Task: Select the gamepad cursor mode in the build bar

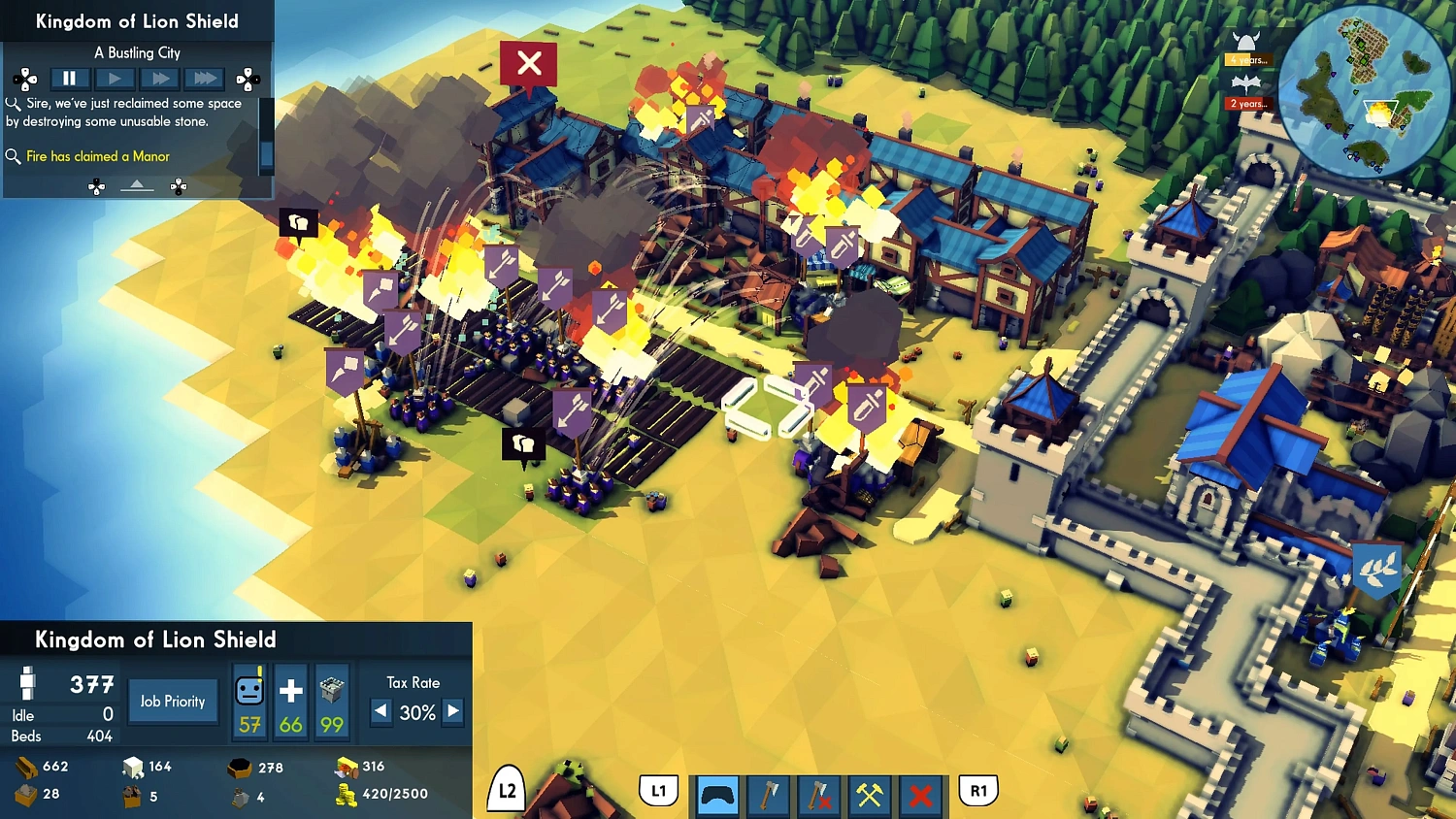Action: tap(716, 796)
